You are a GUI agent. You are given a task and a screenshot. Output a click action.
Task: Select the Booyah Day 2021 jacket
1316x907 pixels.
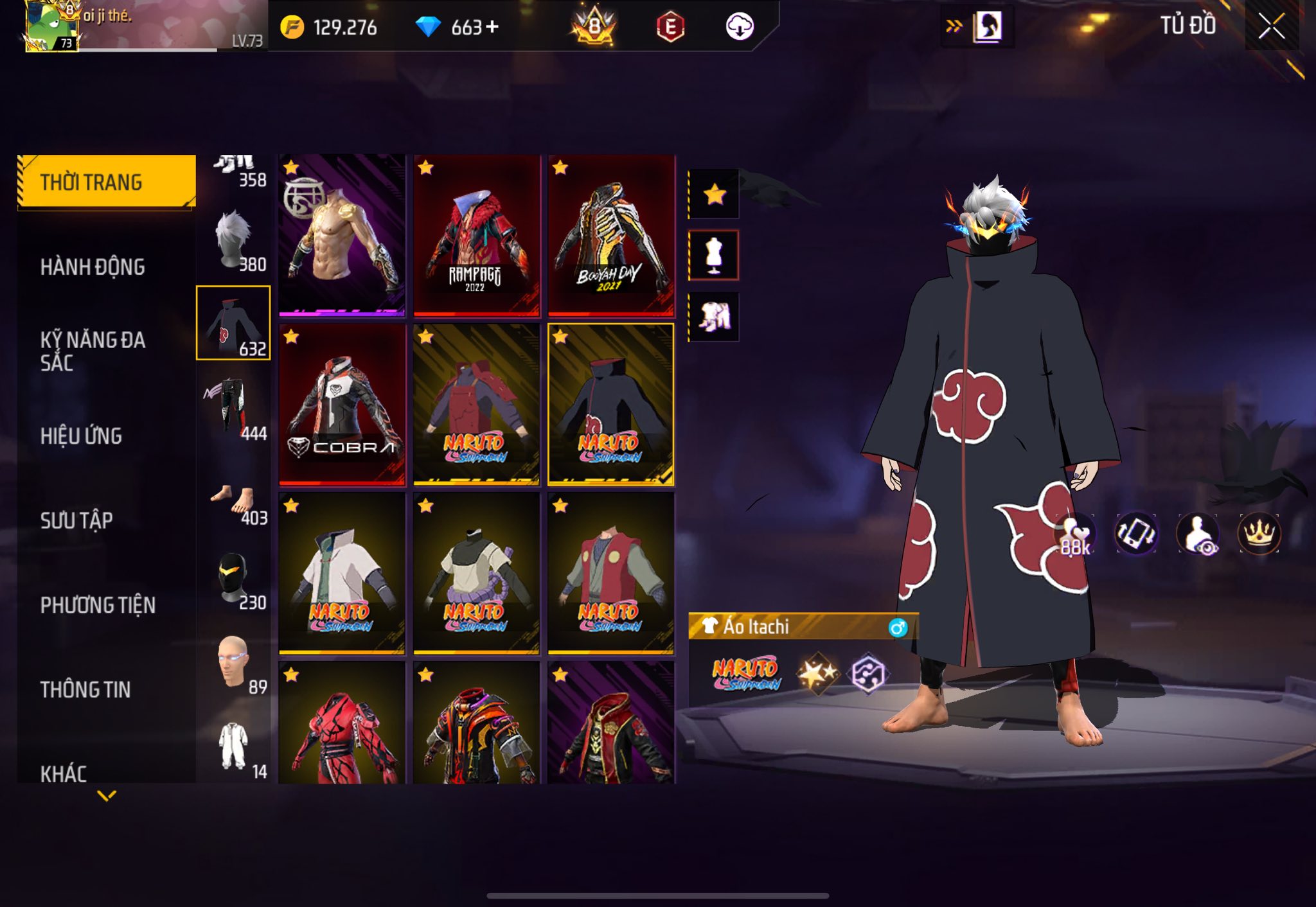coord(611,236)
